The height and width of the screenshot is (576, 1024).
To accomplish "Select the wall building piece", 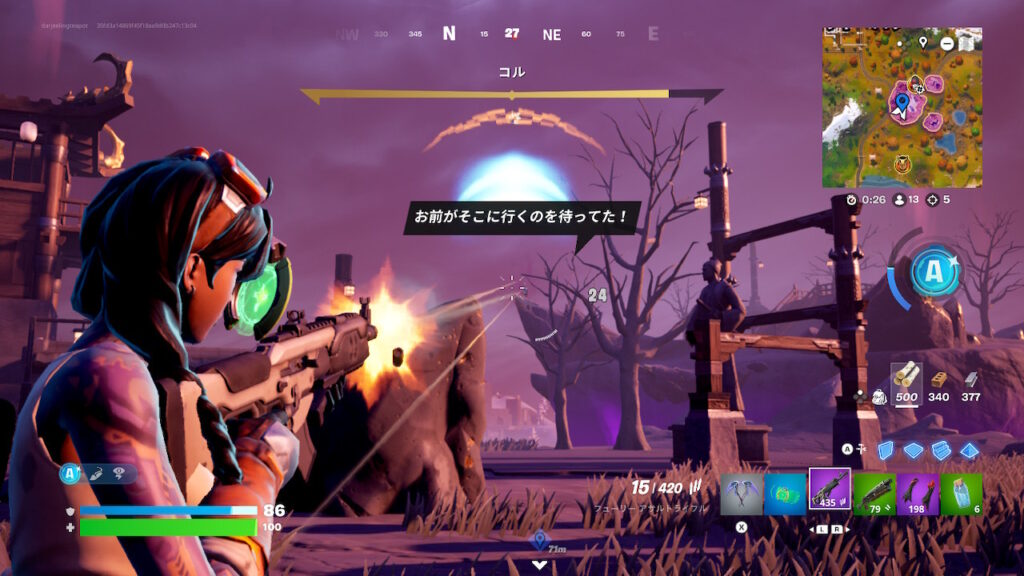I will [885, 450].
